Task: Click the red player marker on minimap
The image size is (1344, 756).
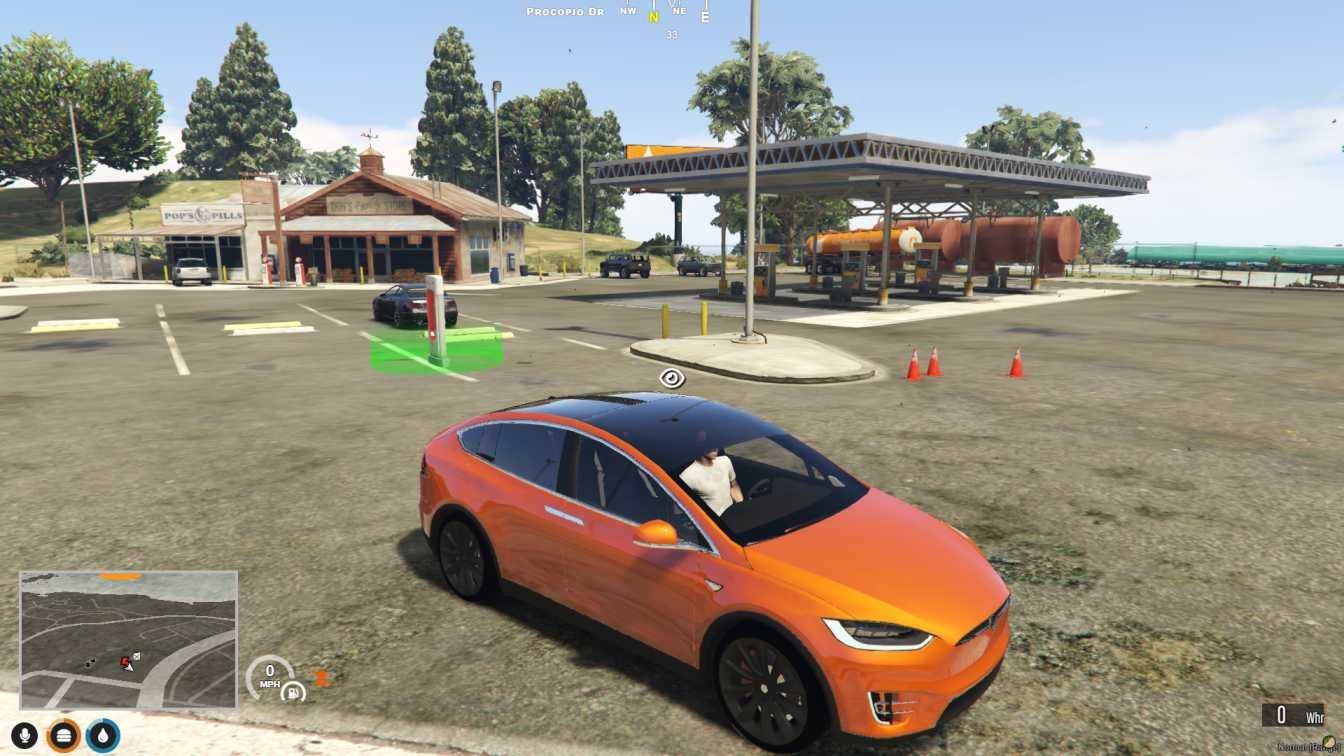Action: pyautogui.click(x=126, y=662)
